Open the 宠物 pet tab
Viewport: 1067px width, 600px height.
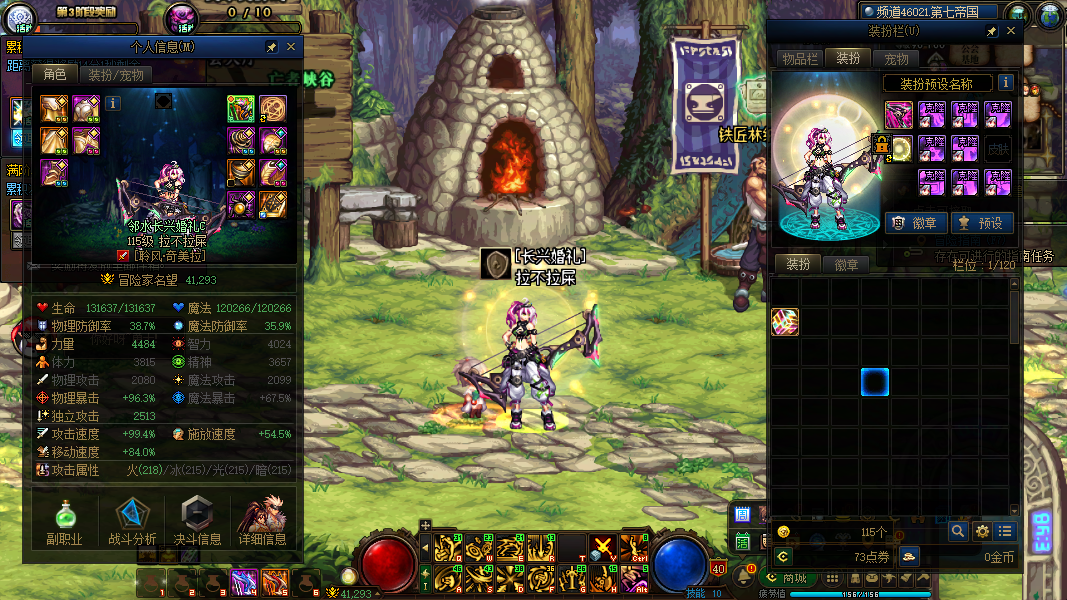[896, 59]
